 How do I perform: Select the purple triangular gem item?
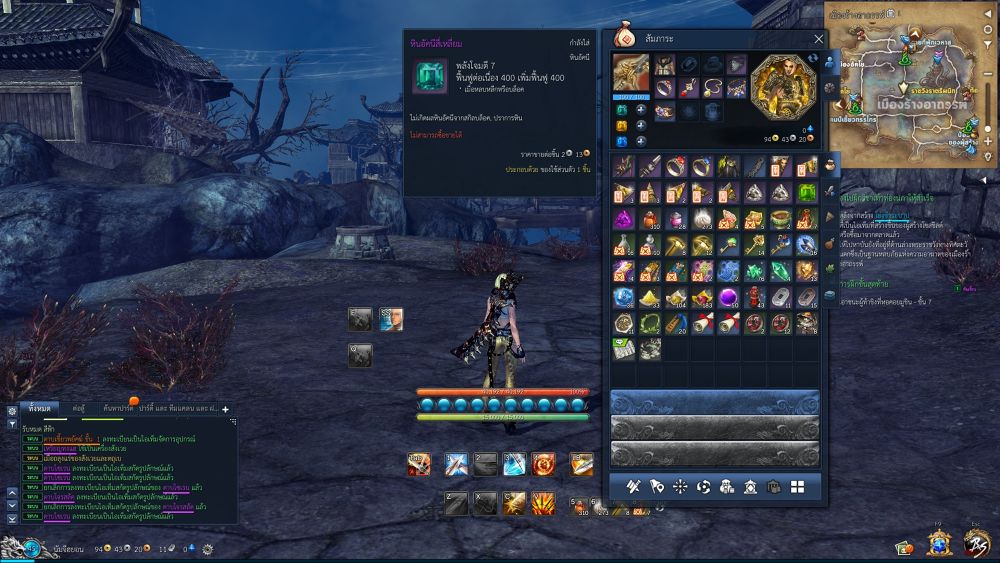624,218
